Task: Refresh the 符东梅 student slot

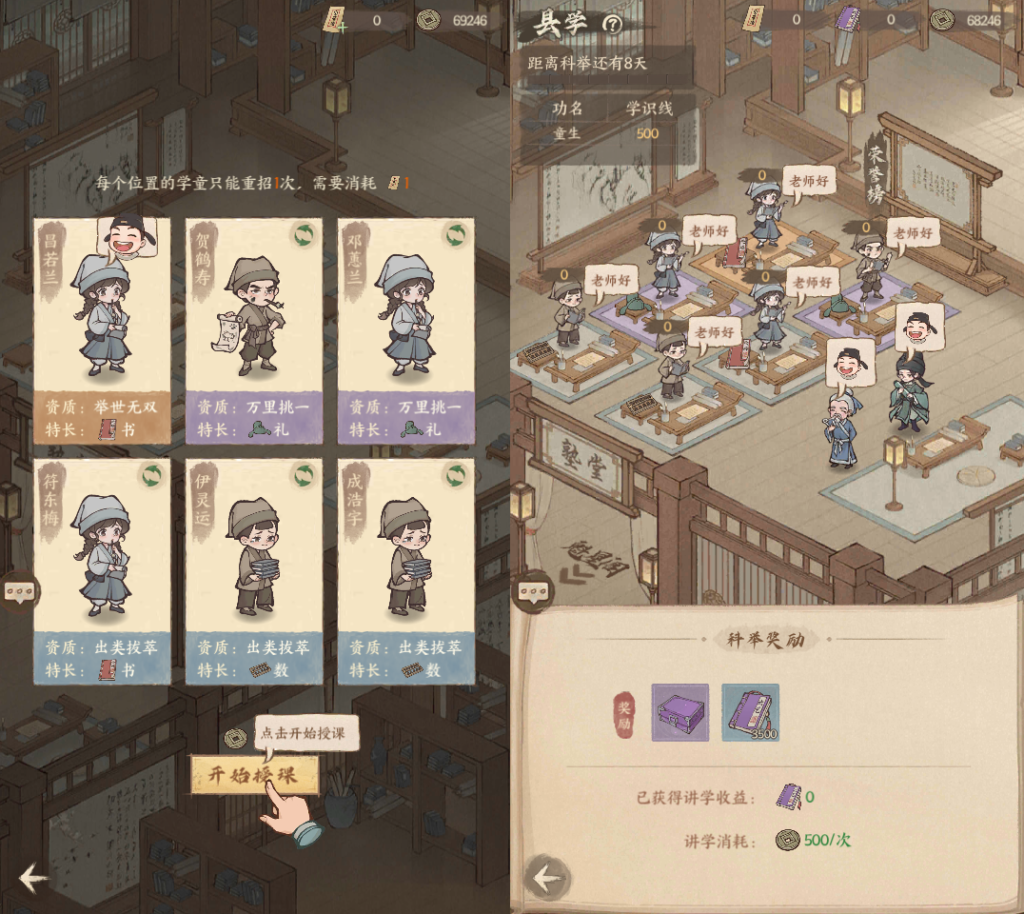Action: [x=152, y=475]
